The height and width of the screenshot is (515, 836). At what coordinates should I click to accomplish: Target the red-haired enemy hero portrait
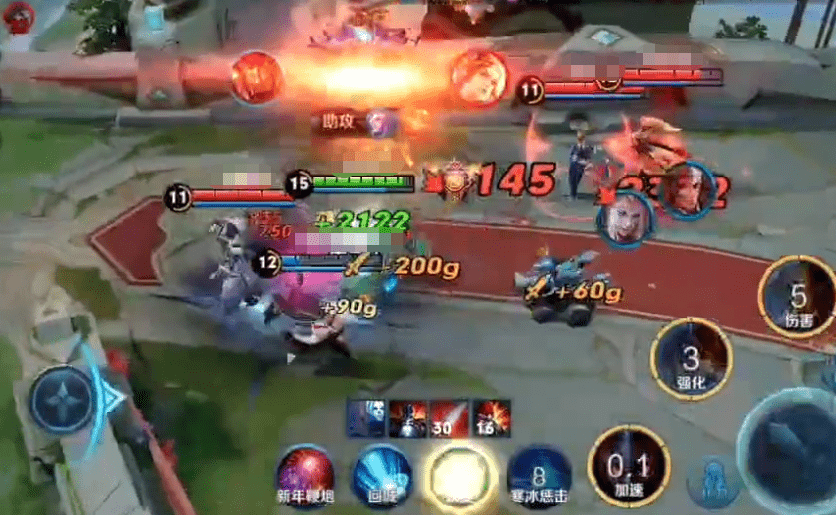[686, 190]
